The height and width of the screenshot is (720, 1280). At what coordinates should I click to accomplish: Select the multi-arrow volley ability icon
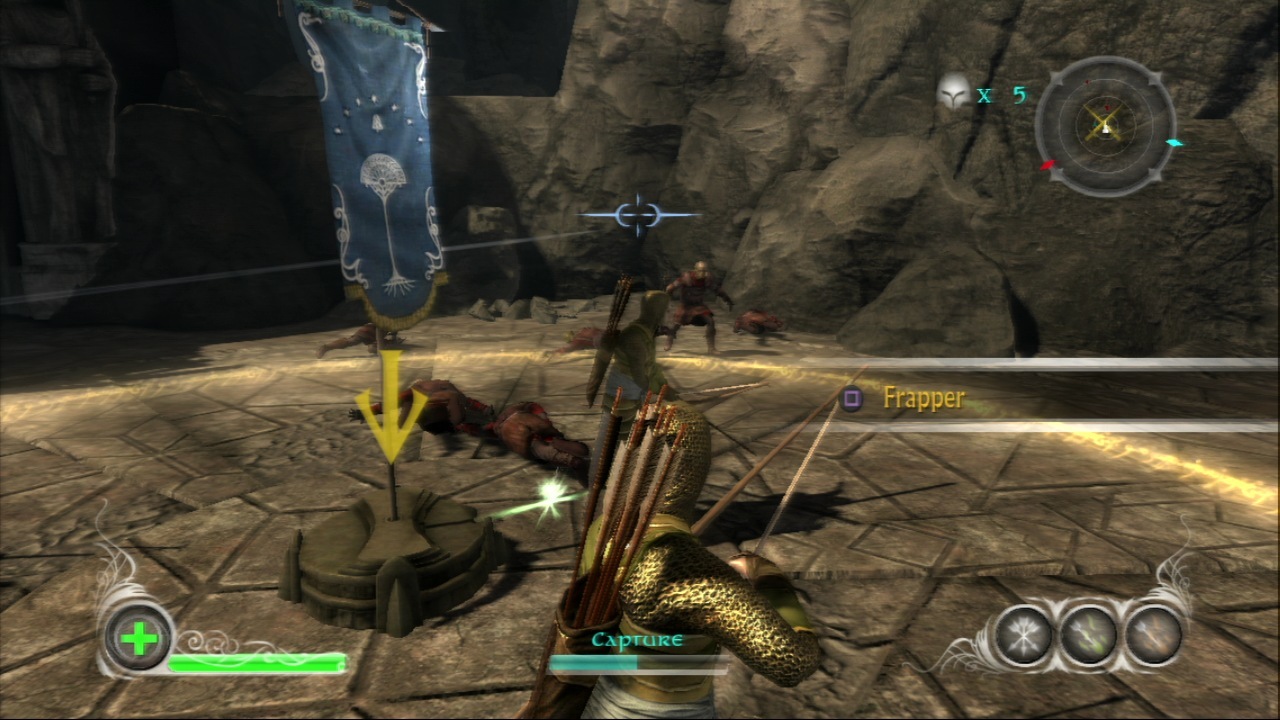pos(1023,636)
